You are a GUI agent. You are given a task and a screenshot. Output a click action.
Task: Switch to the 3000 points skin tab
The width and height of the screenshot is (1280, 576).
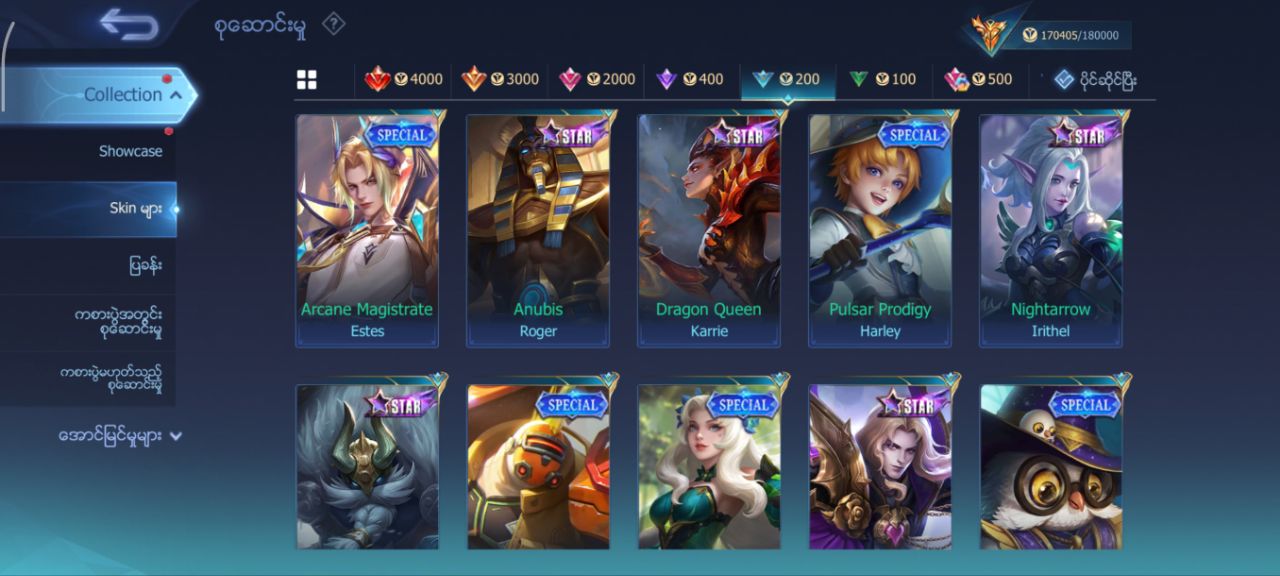click(x=500, y=79)
